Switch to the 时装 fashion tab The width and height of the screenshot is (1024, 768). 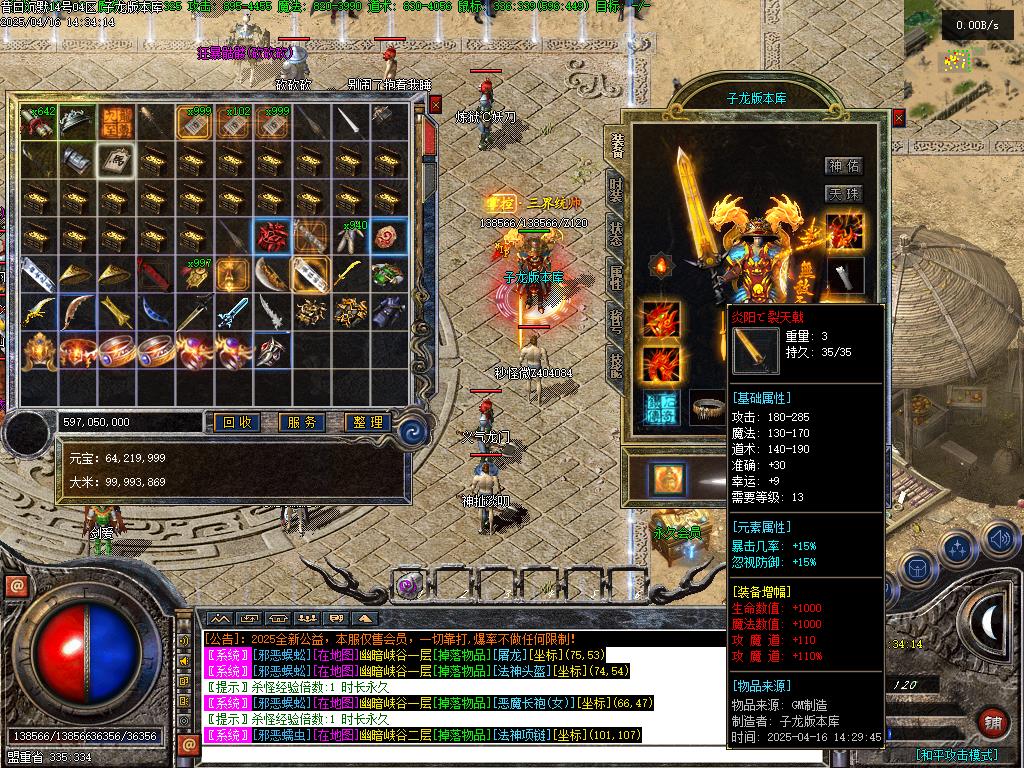[x=615, y=188]
